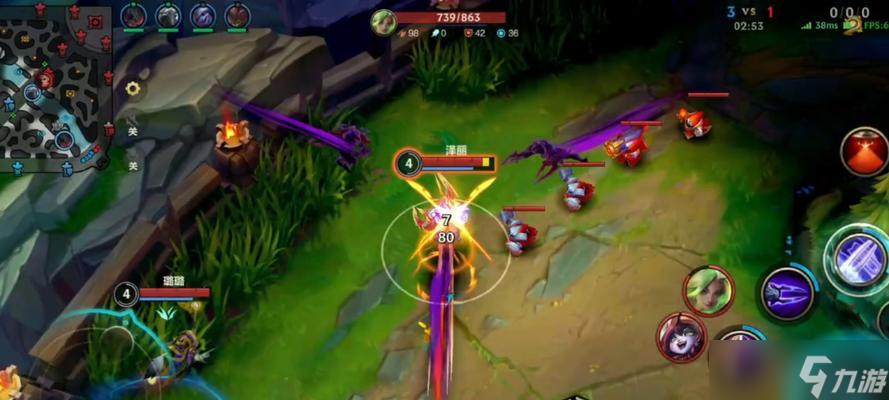889x400 pixels.
Task: Use the dark purple claw ability
Action: pos(787,293)
